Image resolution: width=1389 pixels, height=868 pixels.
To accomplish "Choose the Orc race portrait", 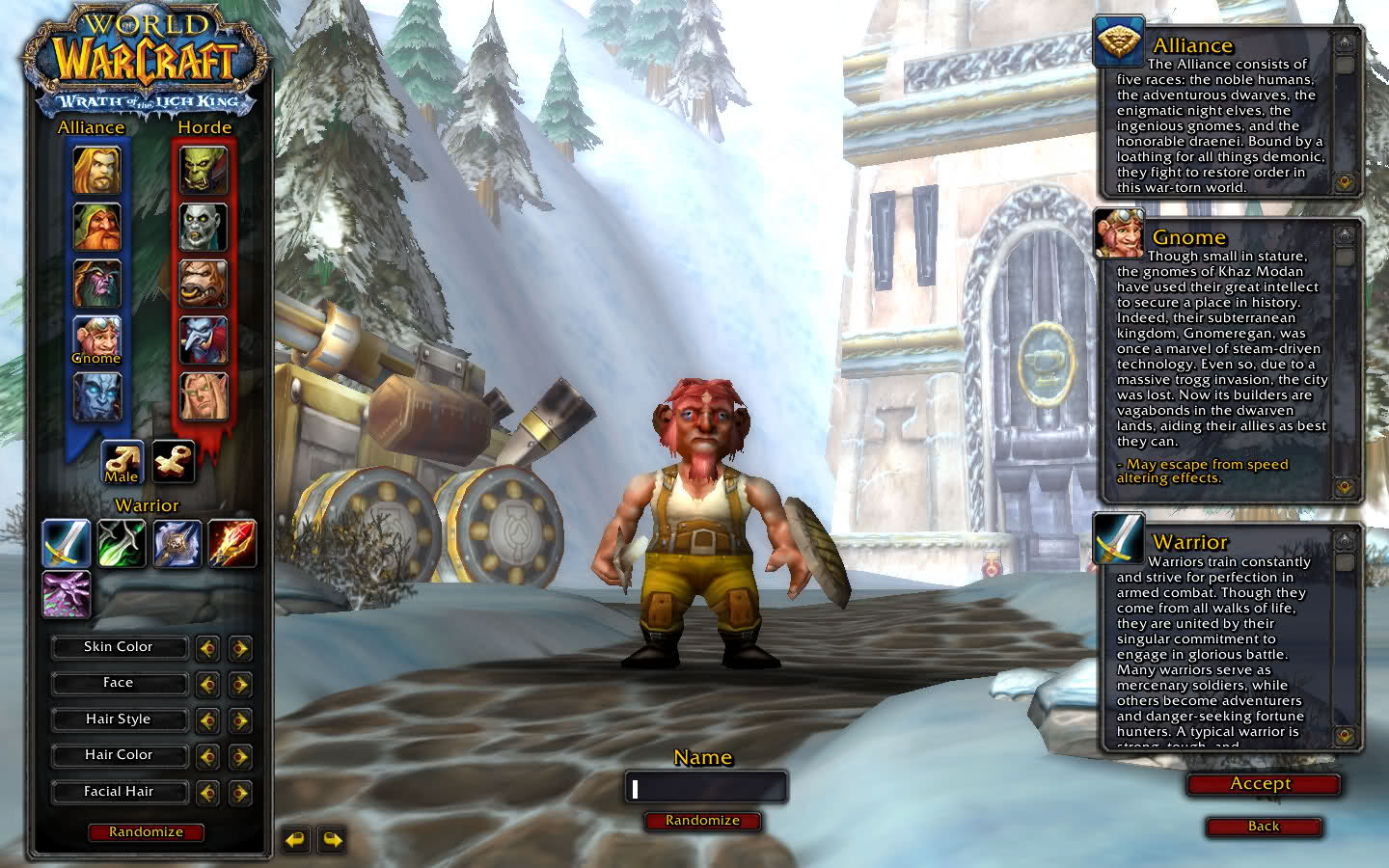I will pyautogui.click(x=204, y=171).
